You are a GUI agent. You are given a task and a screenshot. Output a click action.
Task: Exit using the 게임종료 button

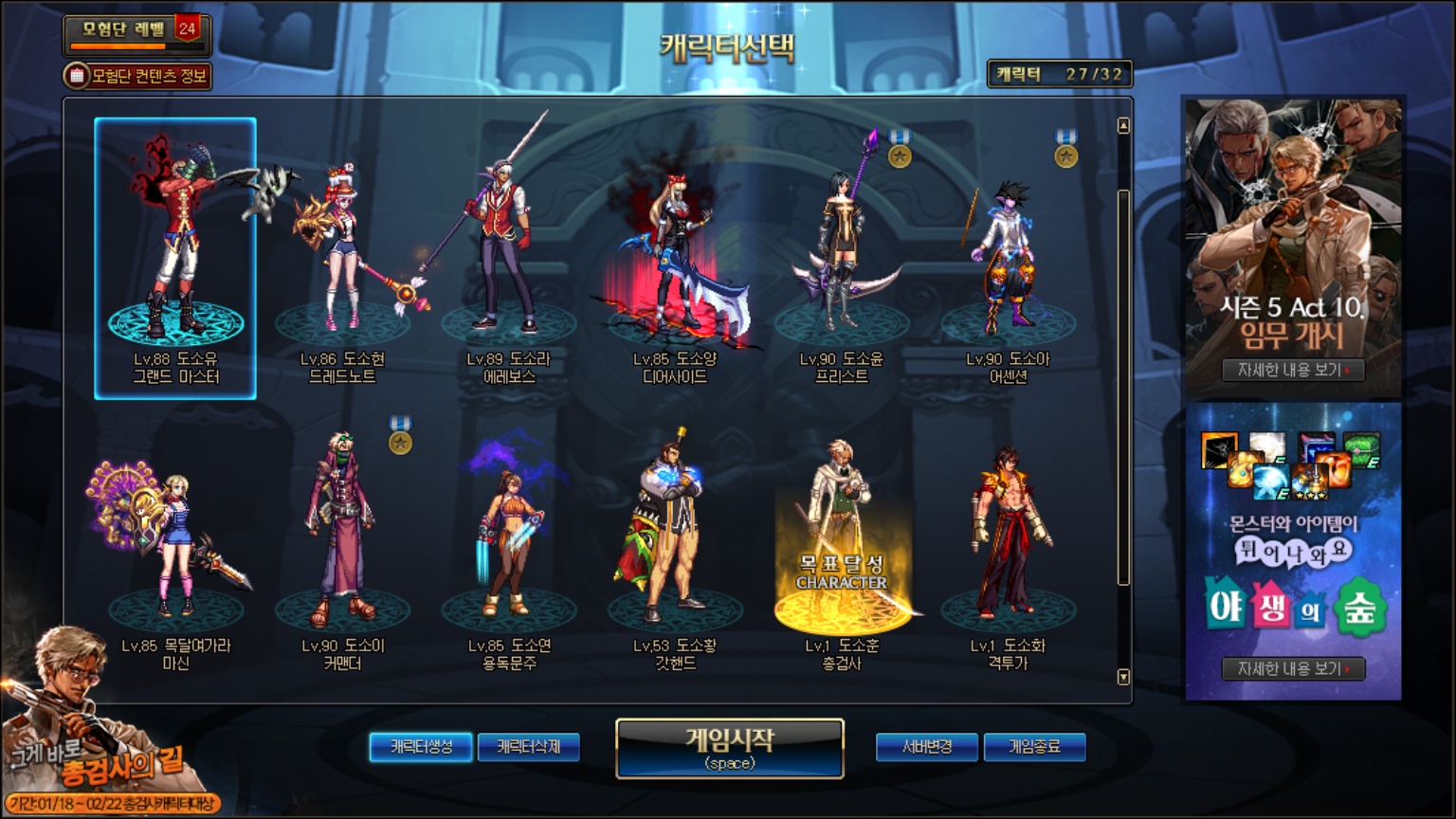click(1034, 747)
